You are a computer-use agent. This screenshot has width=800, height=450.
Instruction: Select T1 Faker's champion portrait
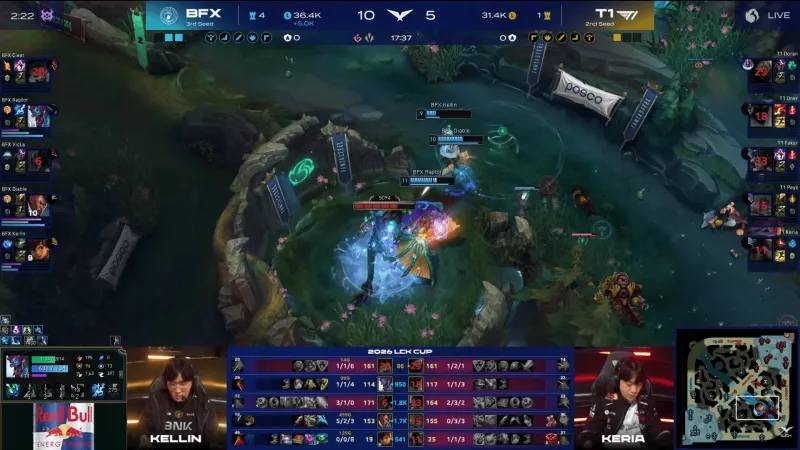point(762,161)
